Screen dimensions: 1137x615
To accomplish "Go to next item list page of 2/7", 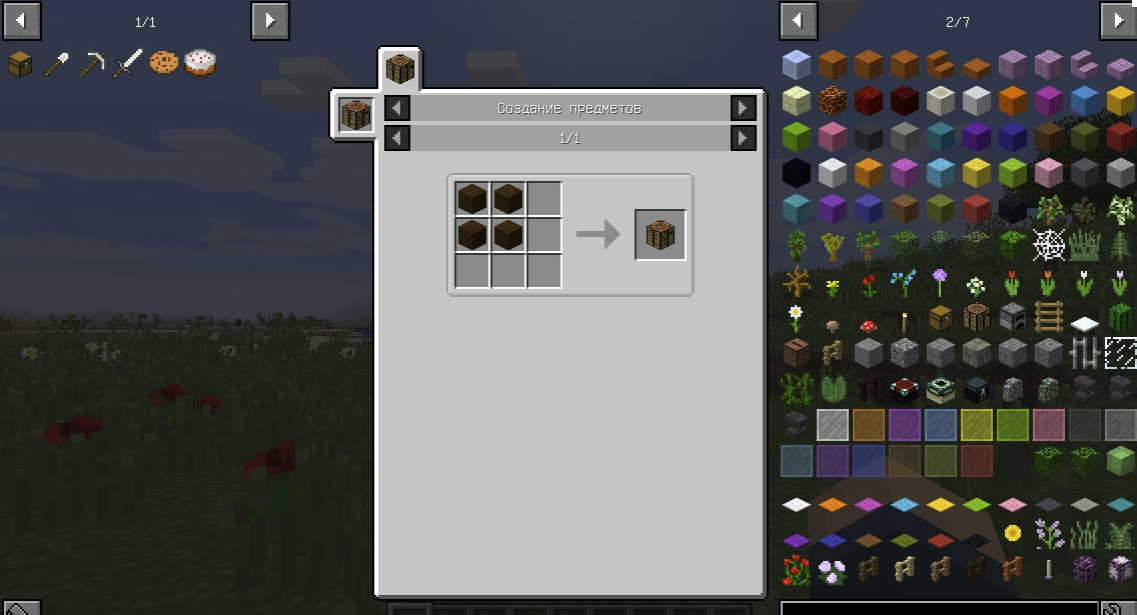I will [x=1117, y=20].
